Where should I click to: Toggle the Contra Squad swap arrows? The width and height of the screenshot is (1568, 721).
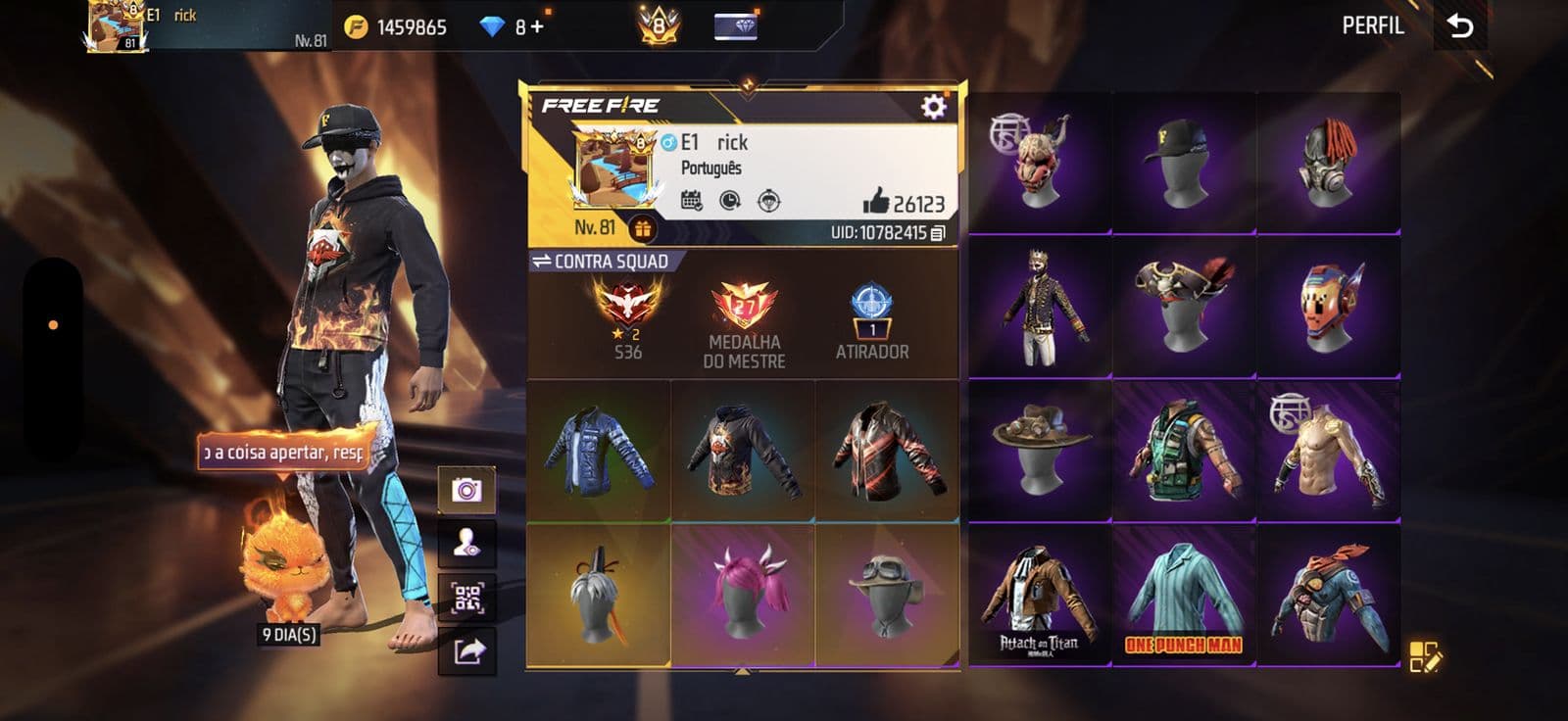coord(544,261)
